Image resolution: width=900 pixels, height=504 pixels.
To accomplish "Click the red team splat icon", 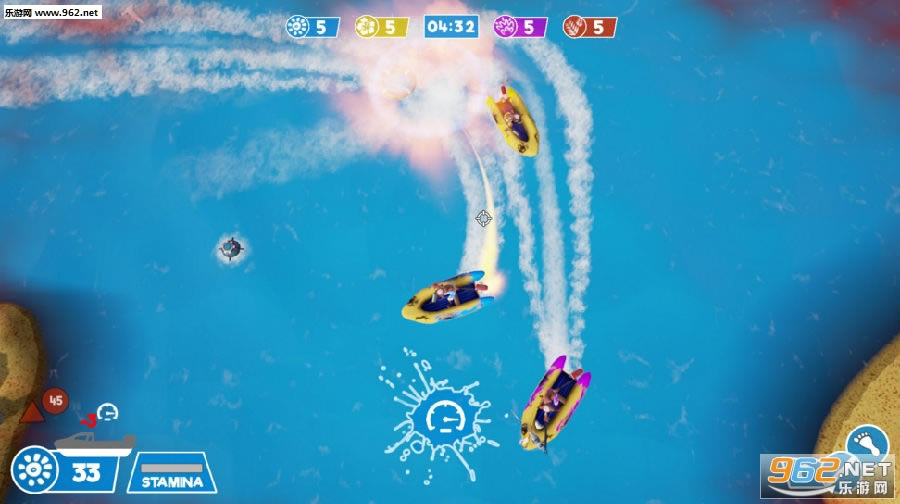I will (574, 27).
